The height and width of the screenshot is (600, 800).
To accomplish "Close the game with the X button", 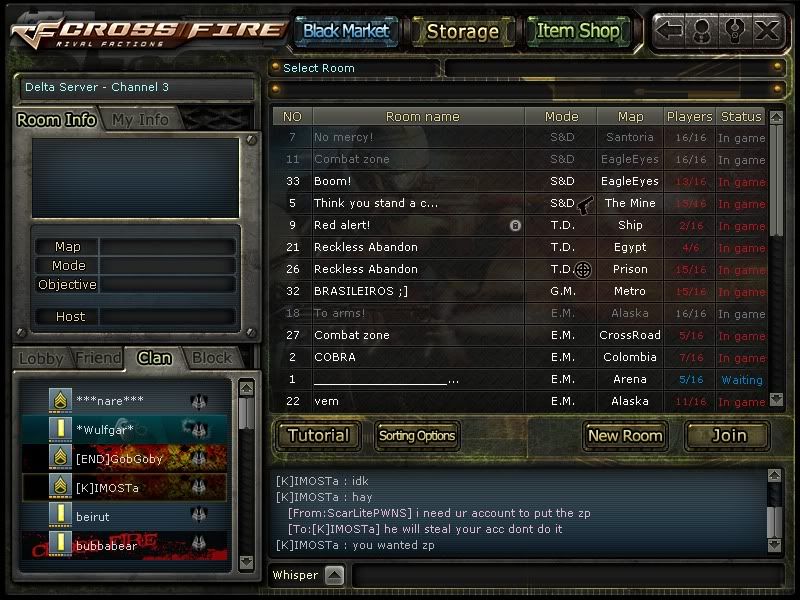I will 767,30.
